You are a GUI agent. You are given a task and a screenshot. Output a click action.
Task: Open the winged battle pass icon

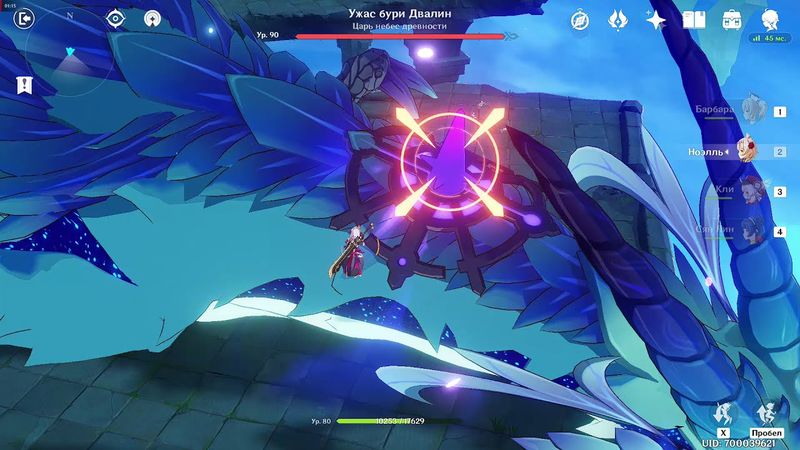(618, 19)
